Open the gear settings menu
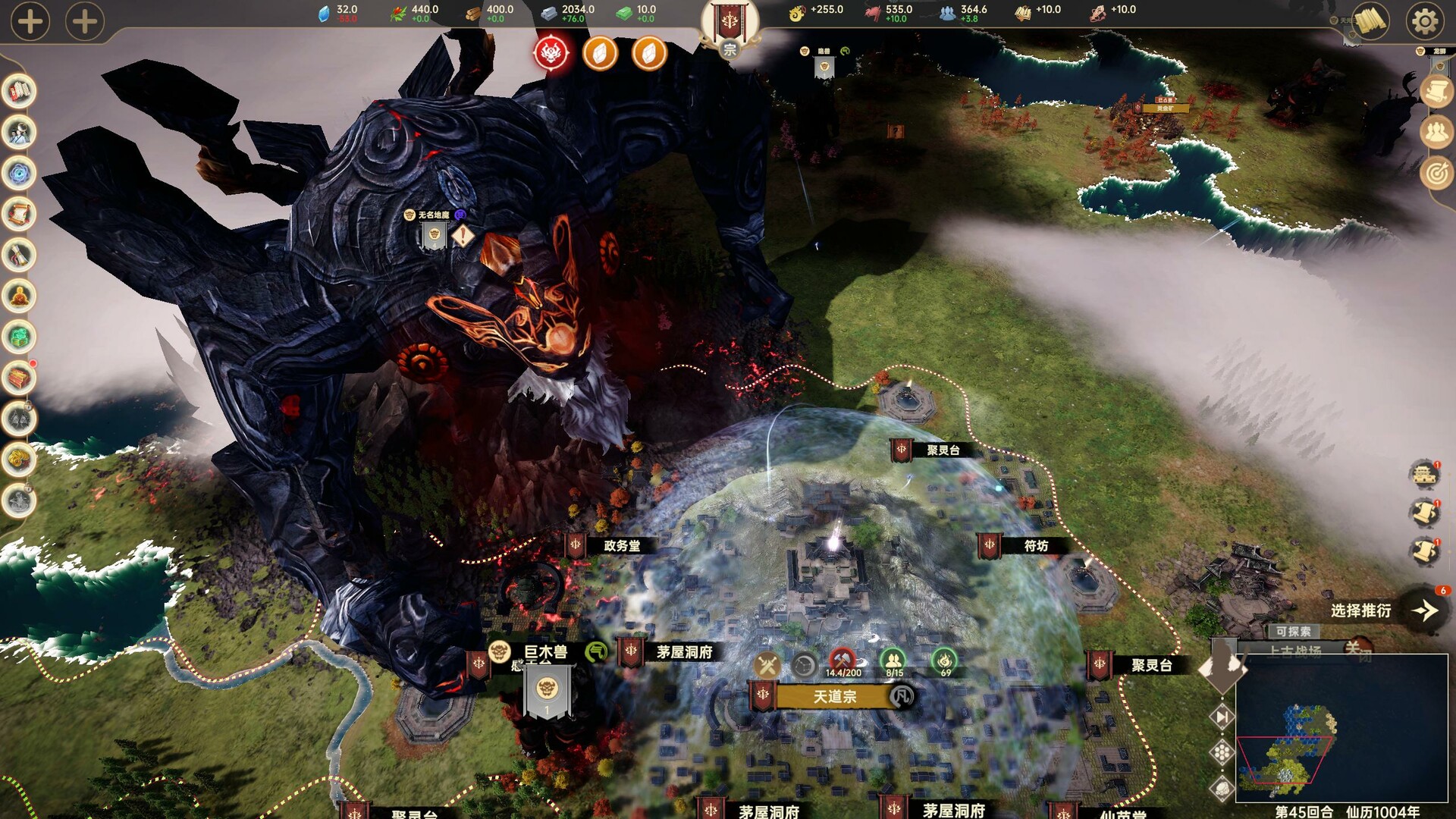This screenshot has height=819, width=1456. pos(1425,21)
